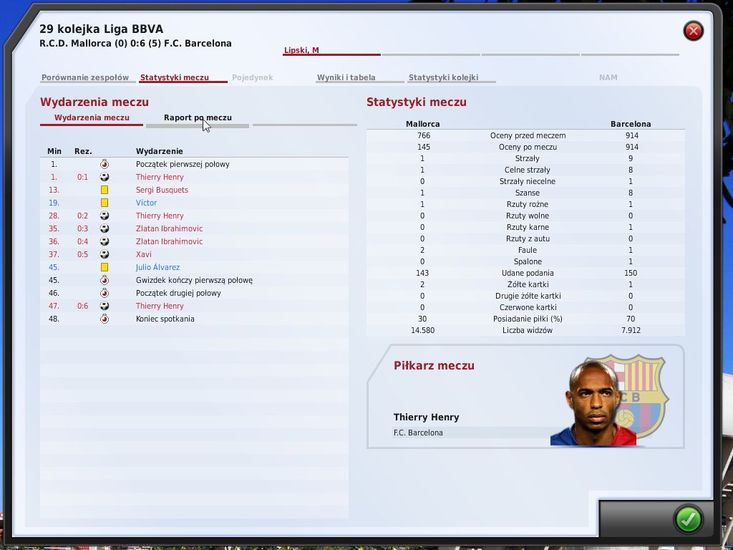Open the Raport po meczu sub-tab
The height and width of the screenshot is (550, 733).
[x=197, y=117]
